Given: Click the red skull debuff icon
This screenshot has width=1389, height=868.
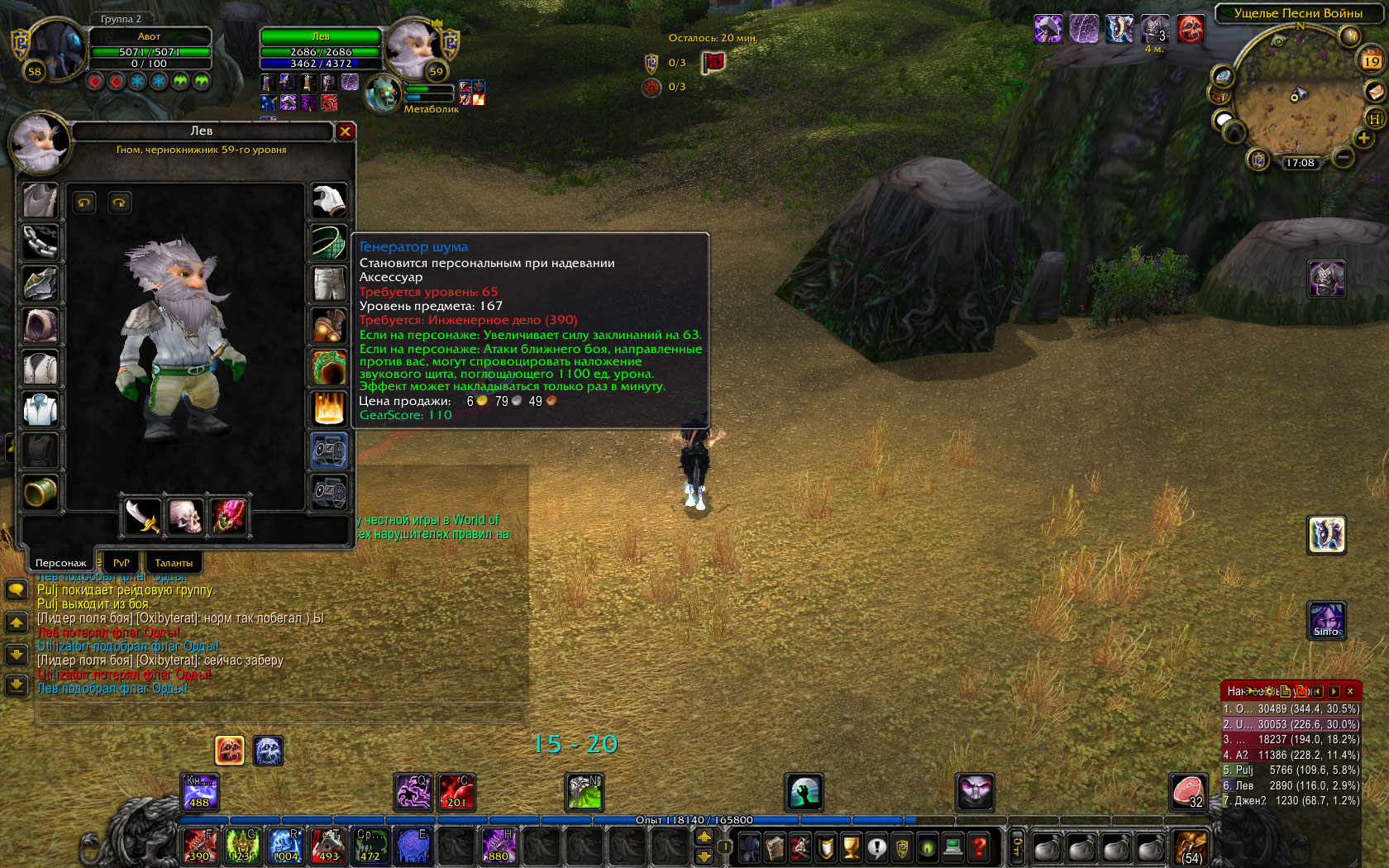Looking at the screenshot, I should (1191, 30).
